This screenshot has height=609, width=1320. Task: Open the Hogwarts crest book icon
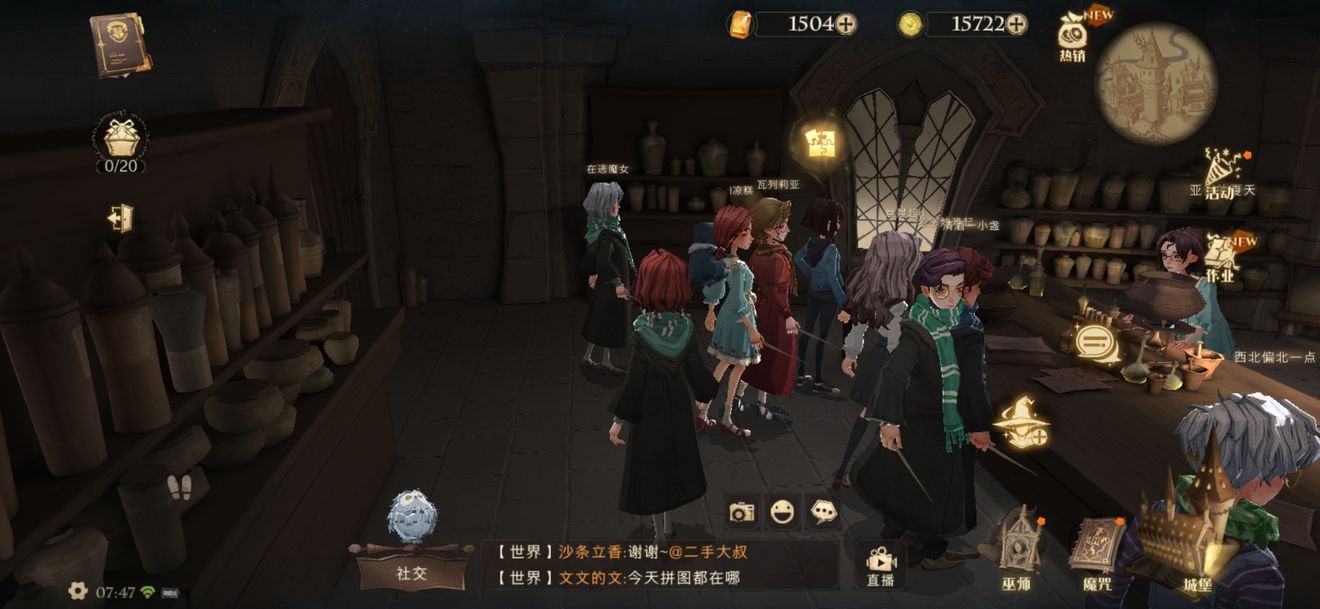121,44
